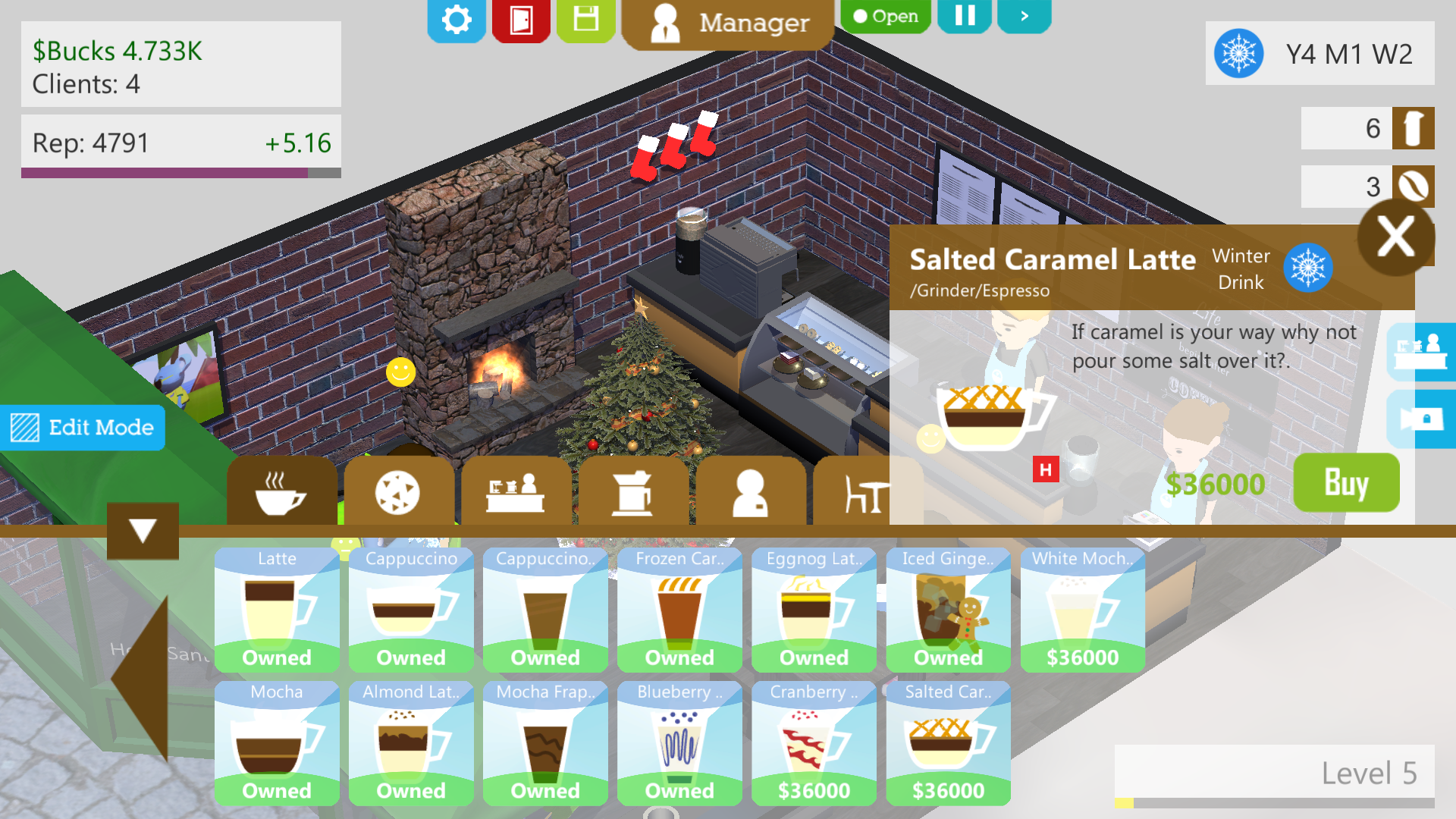Select the White Mocha $36000 drink card
This screenshot has width=1456, height=819.
[x=1082, y=610]
